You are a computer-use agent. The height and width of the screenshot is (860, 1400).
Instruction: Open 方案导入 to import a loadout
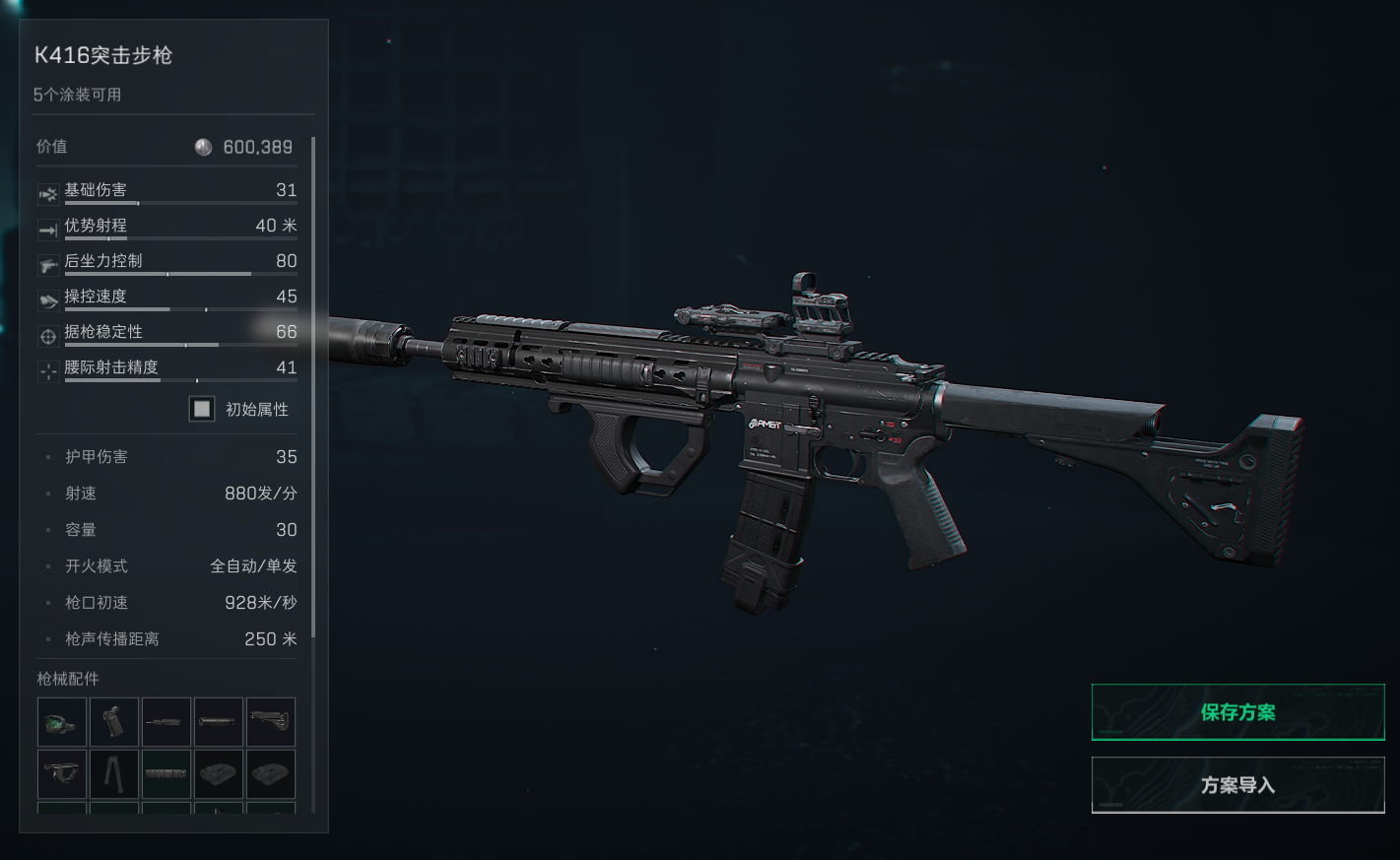coord(1237,785)
